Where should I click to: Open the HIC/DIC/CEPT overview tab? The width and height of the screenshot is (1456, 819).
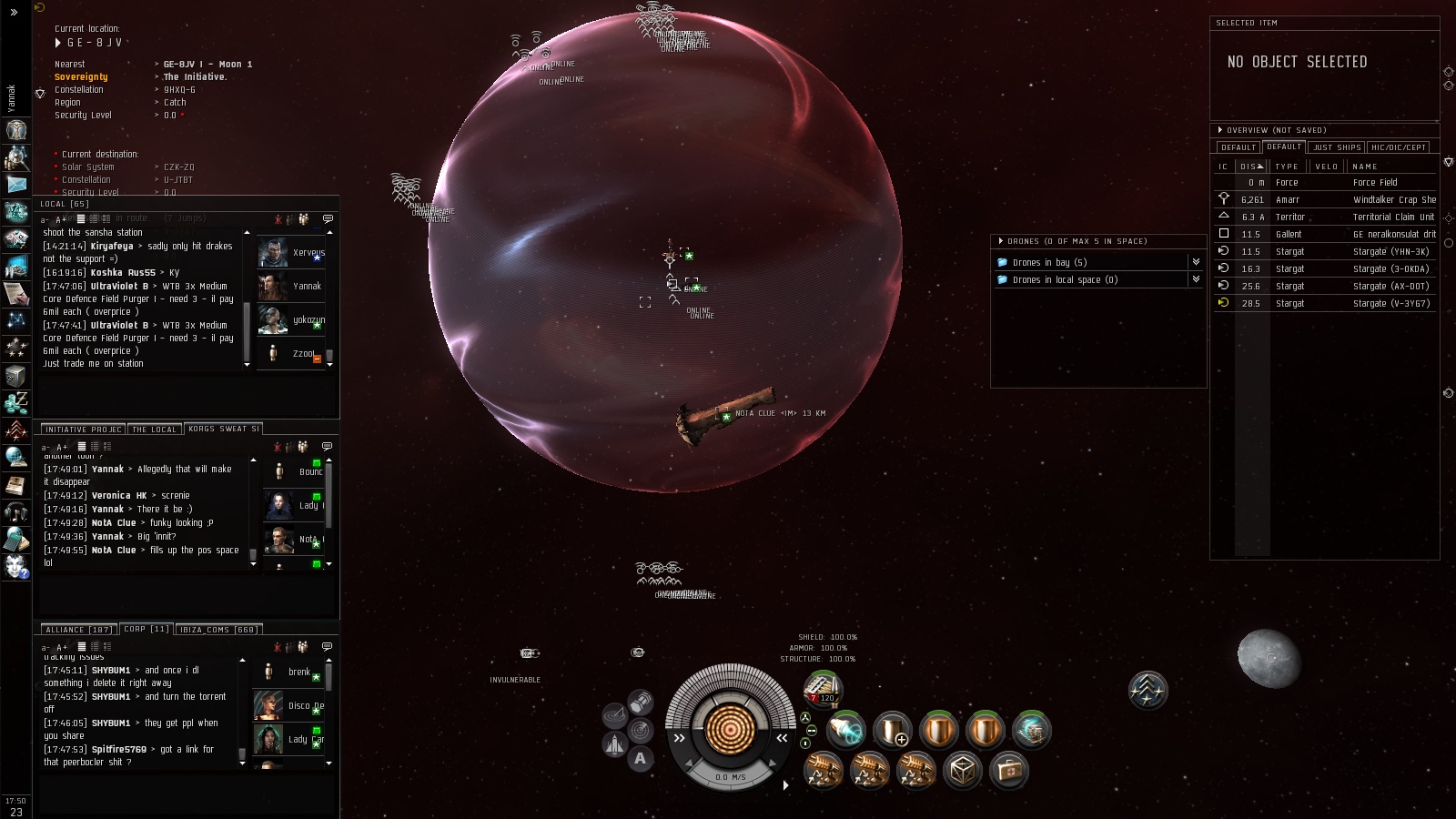click(1399, 147)
